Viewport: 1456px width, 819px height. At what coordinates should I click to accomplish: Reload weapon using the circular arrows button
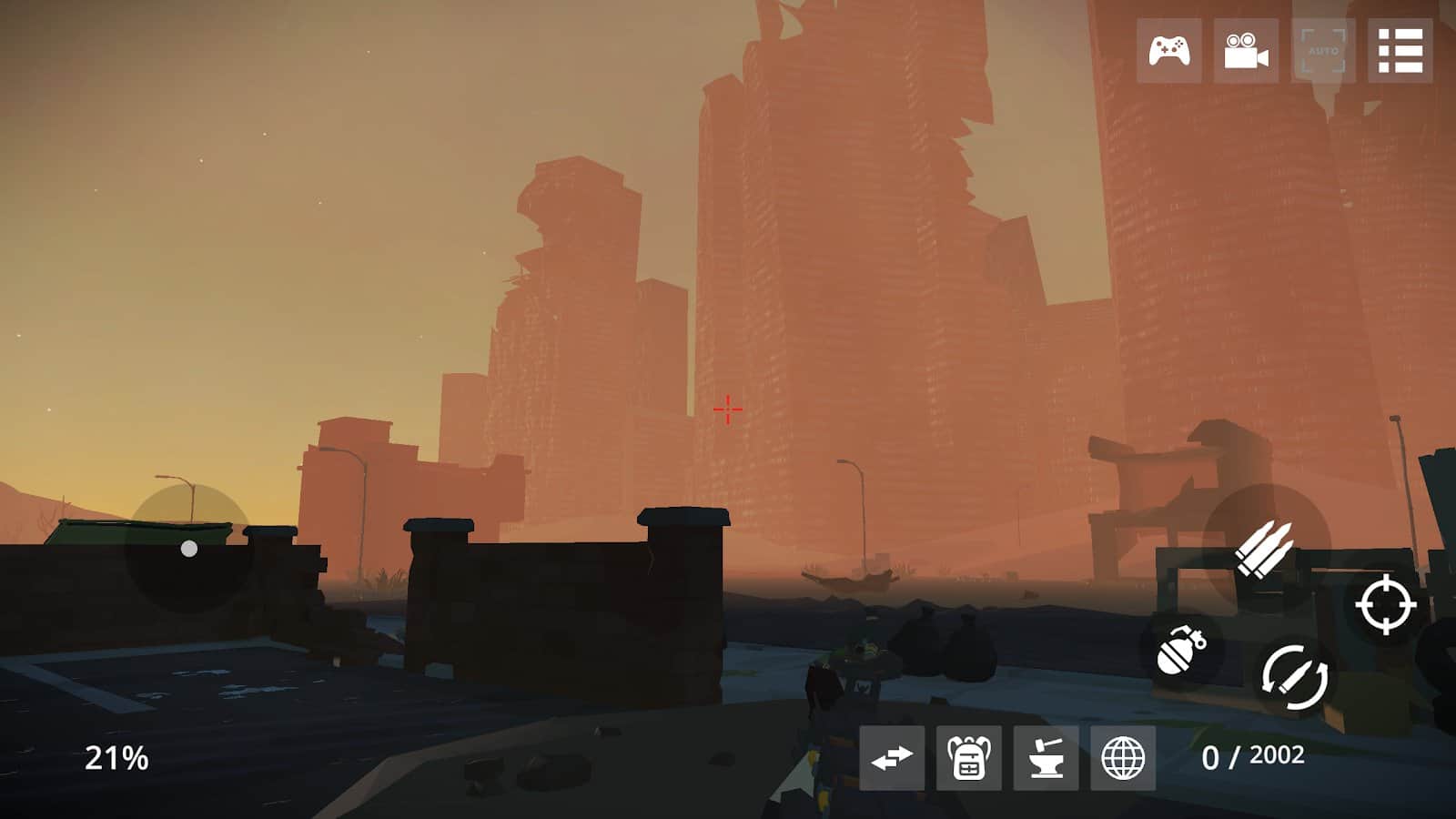click(1294, 676)
